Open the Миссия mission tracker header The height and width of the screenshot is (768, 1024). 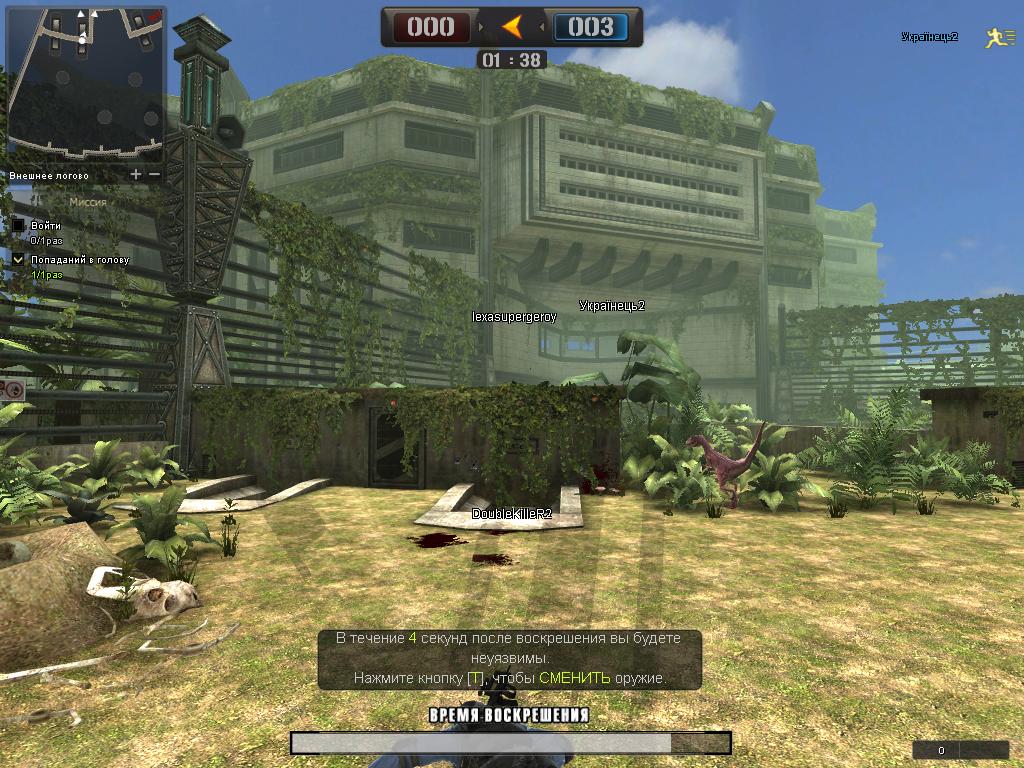(x=87, y=202)
